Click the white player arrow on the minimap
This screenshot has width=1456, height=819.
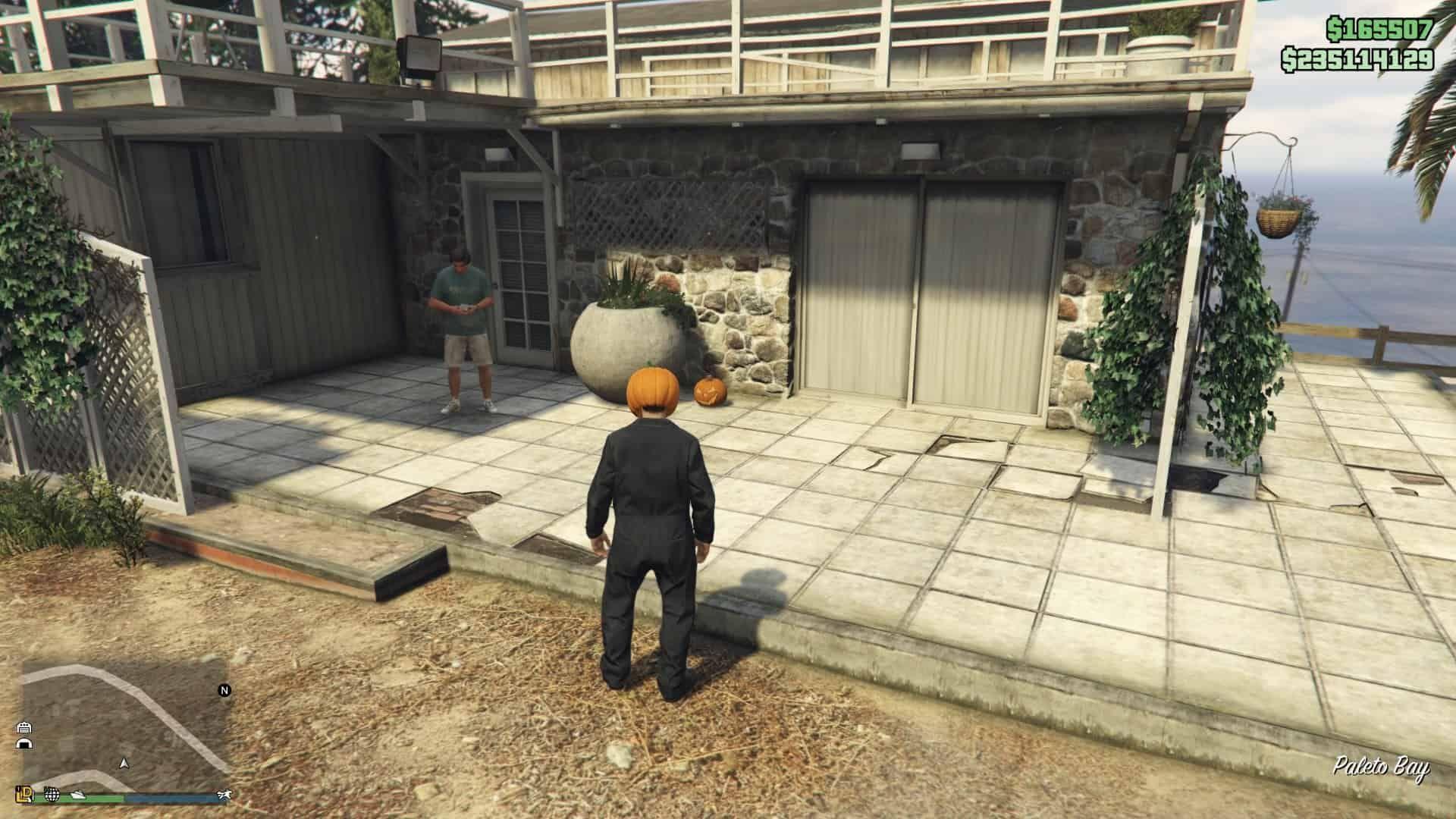coord(124,764)
